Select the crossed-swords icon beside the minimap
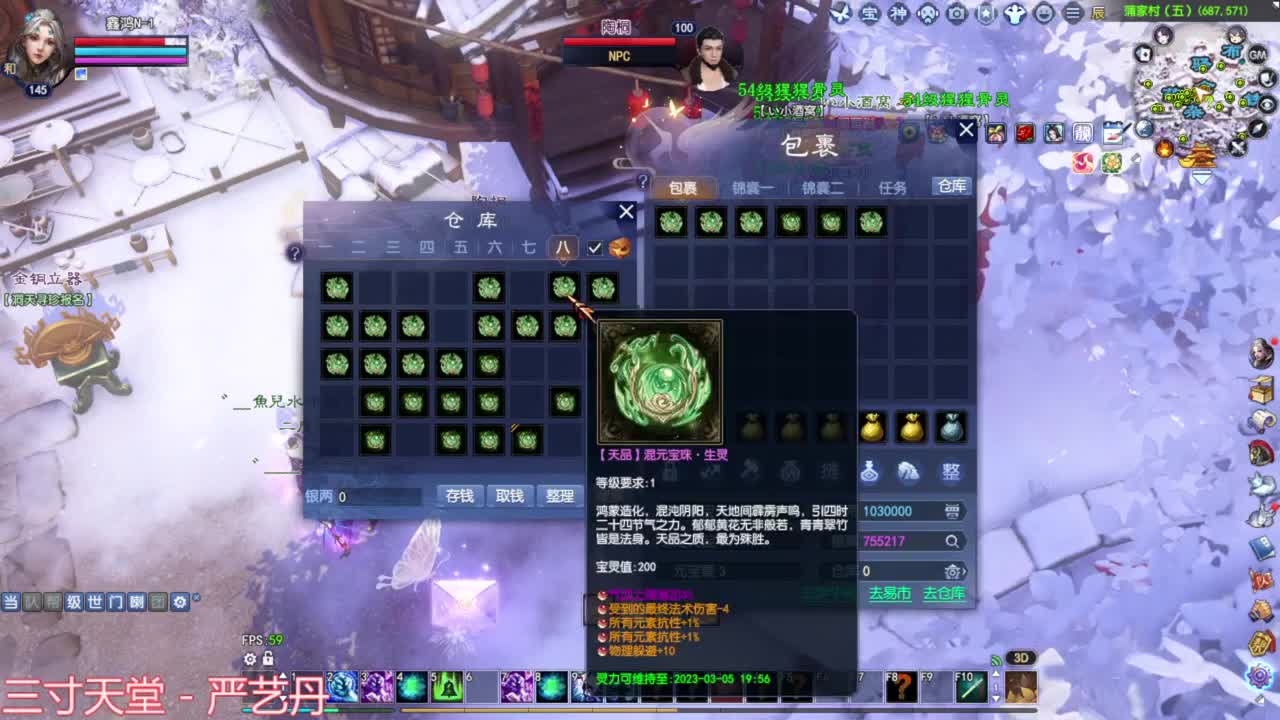Viewport: 1280px width, 720px height. click(1237, 149)
